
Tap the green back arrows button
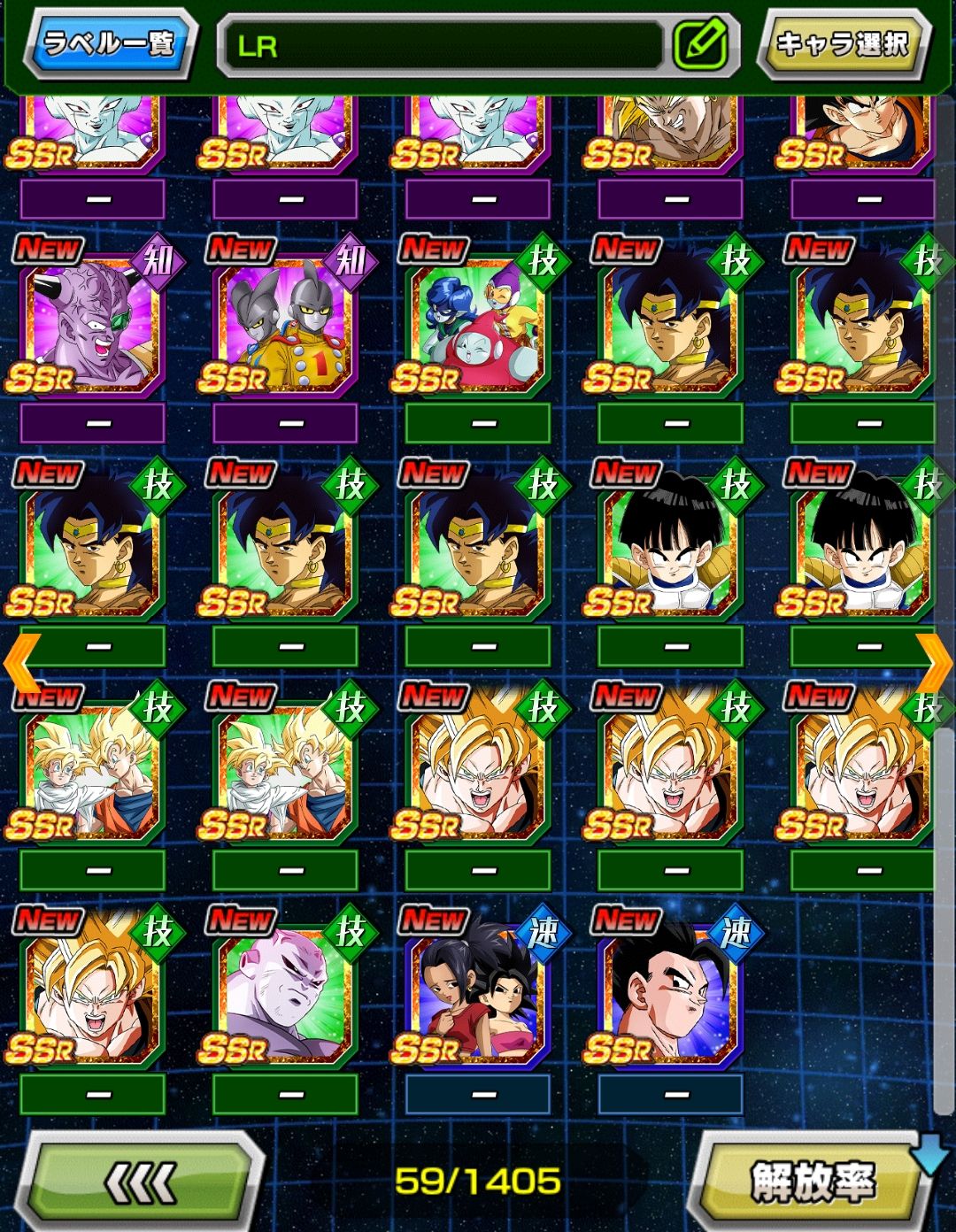tap(142, 1182)
